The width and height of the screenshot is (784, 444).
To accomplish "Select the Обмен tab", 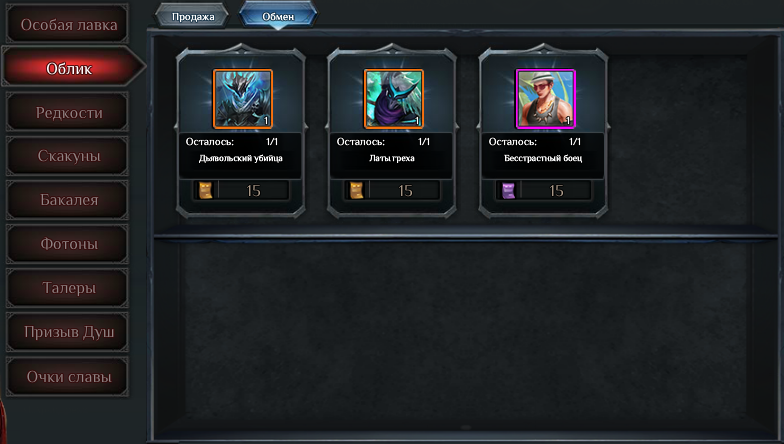I will [x=278, y=17].
